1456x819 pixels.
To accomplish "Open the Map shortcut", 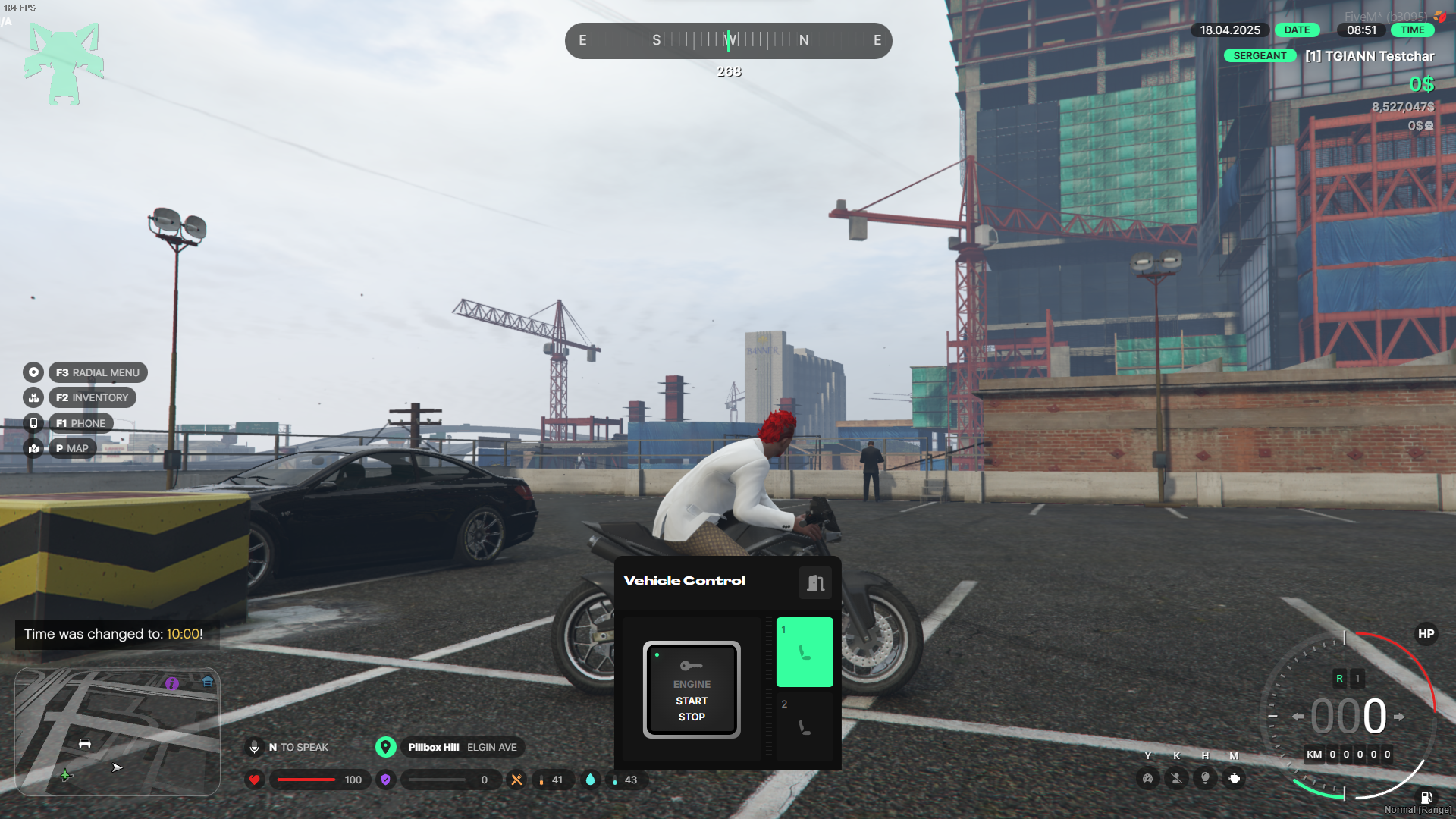I will point(72,448).
